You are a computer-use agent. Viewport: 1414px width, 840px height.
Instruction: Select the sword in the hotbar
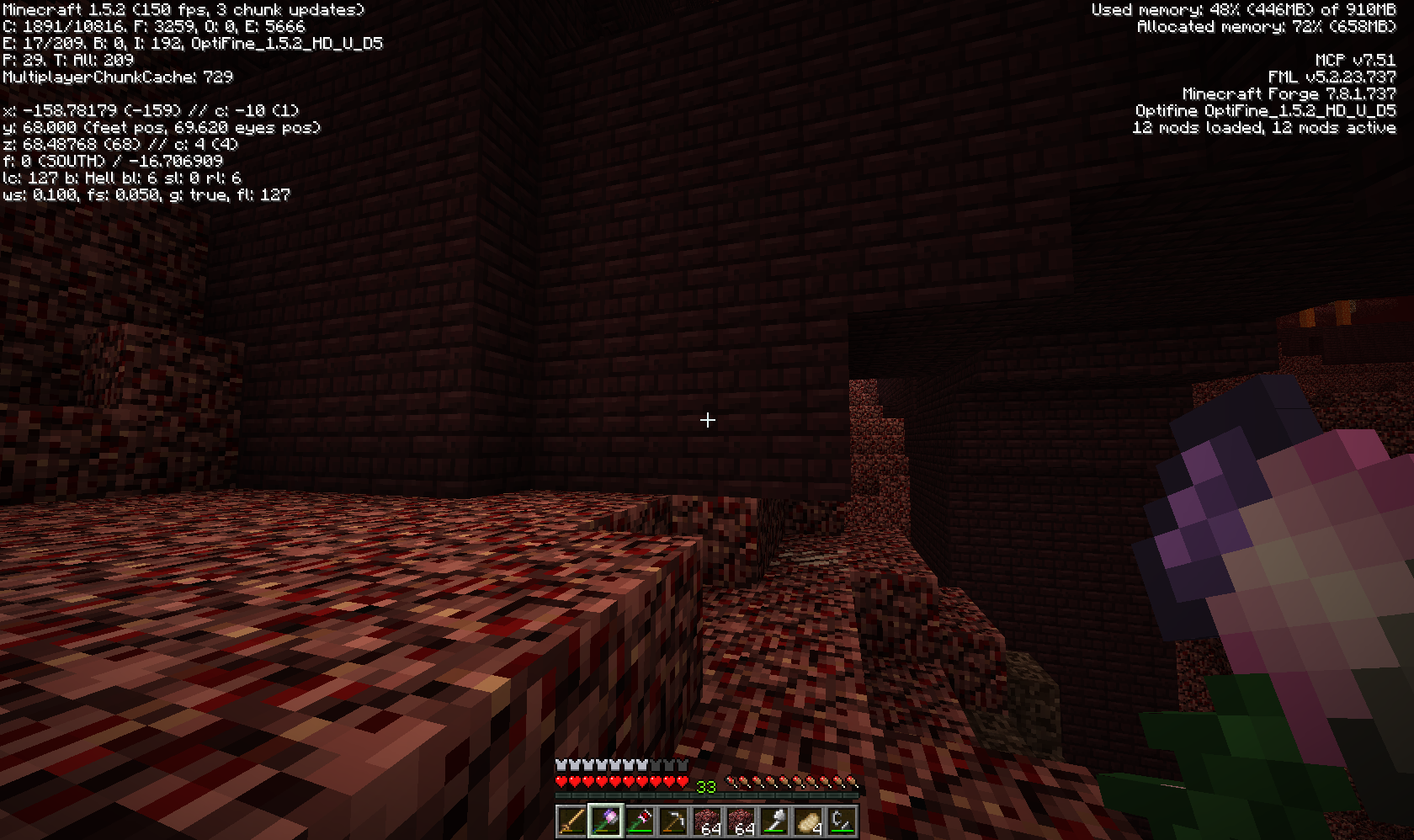coord(571,821)
